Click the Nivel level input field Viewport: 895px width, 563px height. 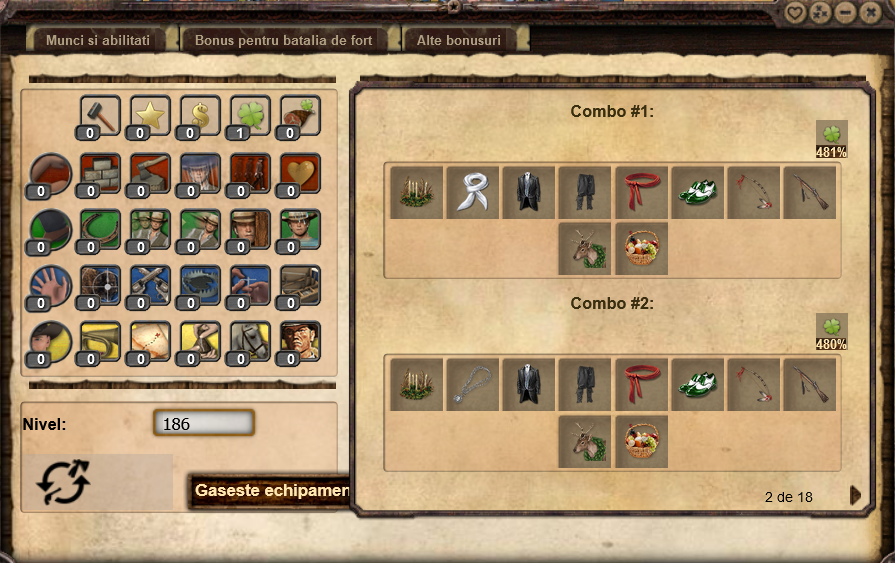(x=204, y=423)
